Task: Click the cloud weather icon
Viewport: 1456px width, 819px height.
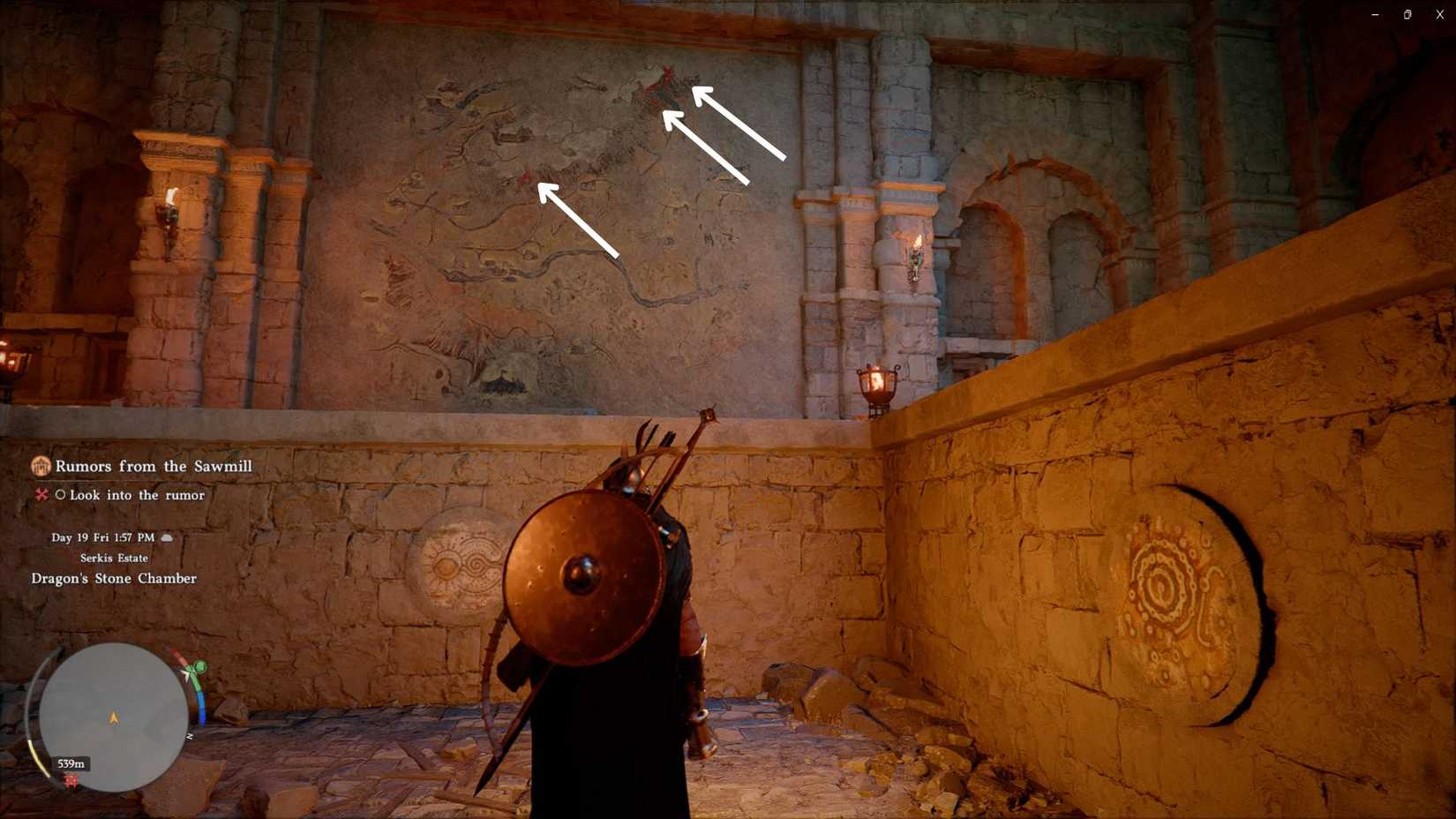Action: click(166, 537)
